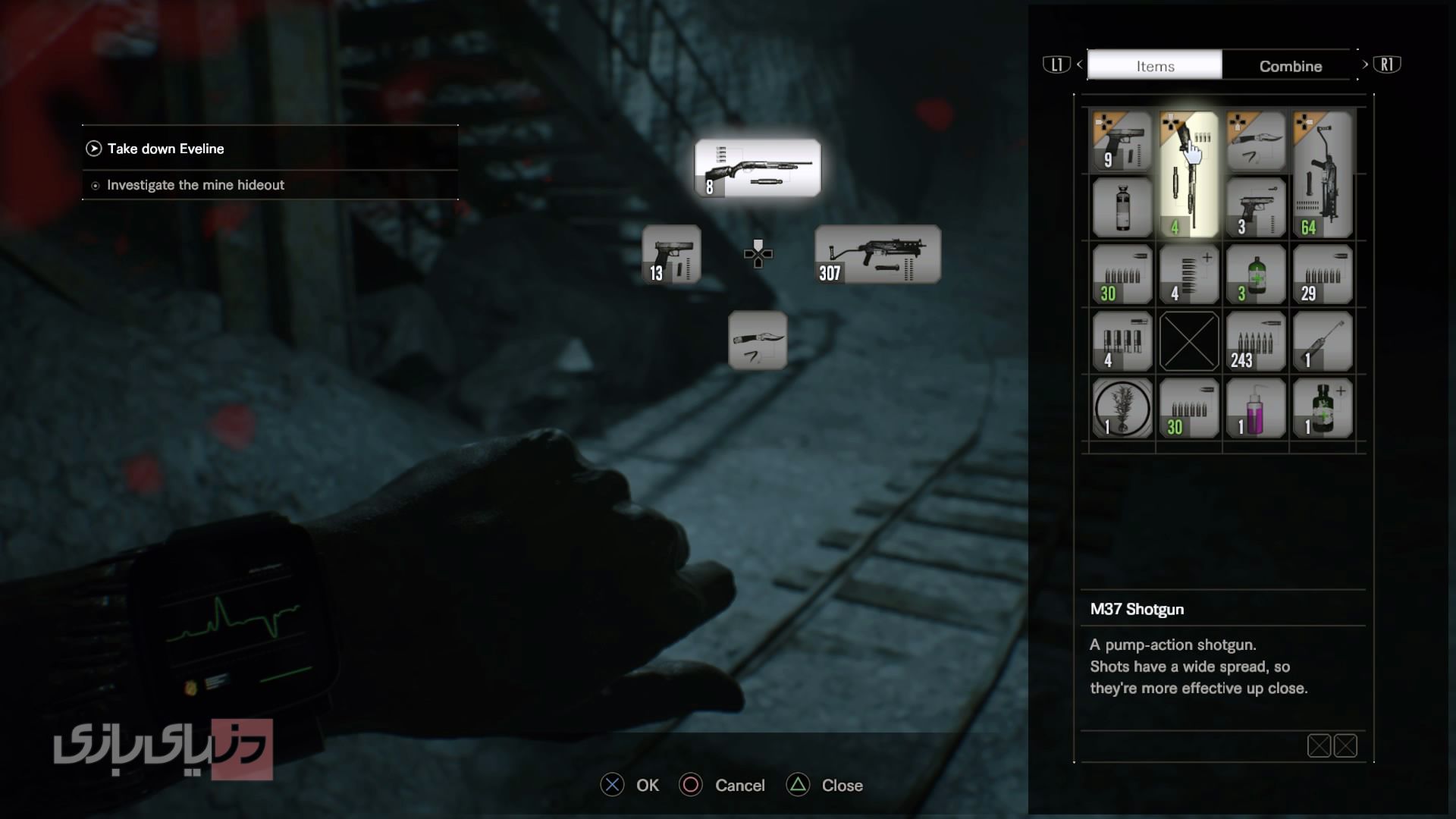Pick the strong first aid bottle with plus

pyautogui.click(x=1322, y=408)
